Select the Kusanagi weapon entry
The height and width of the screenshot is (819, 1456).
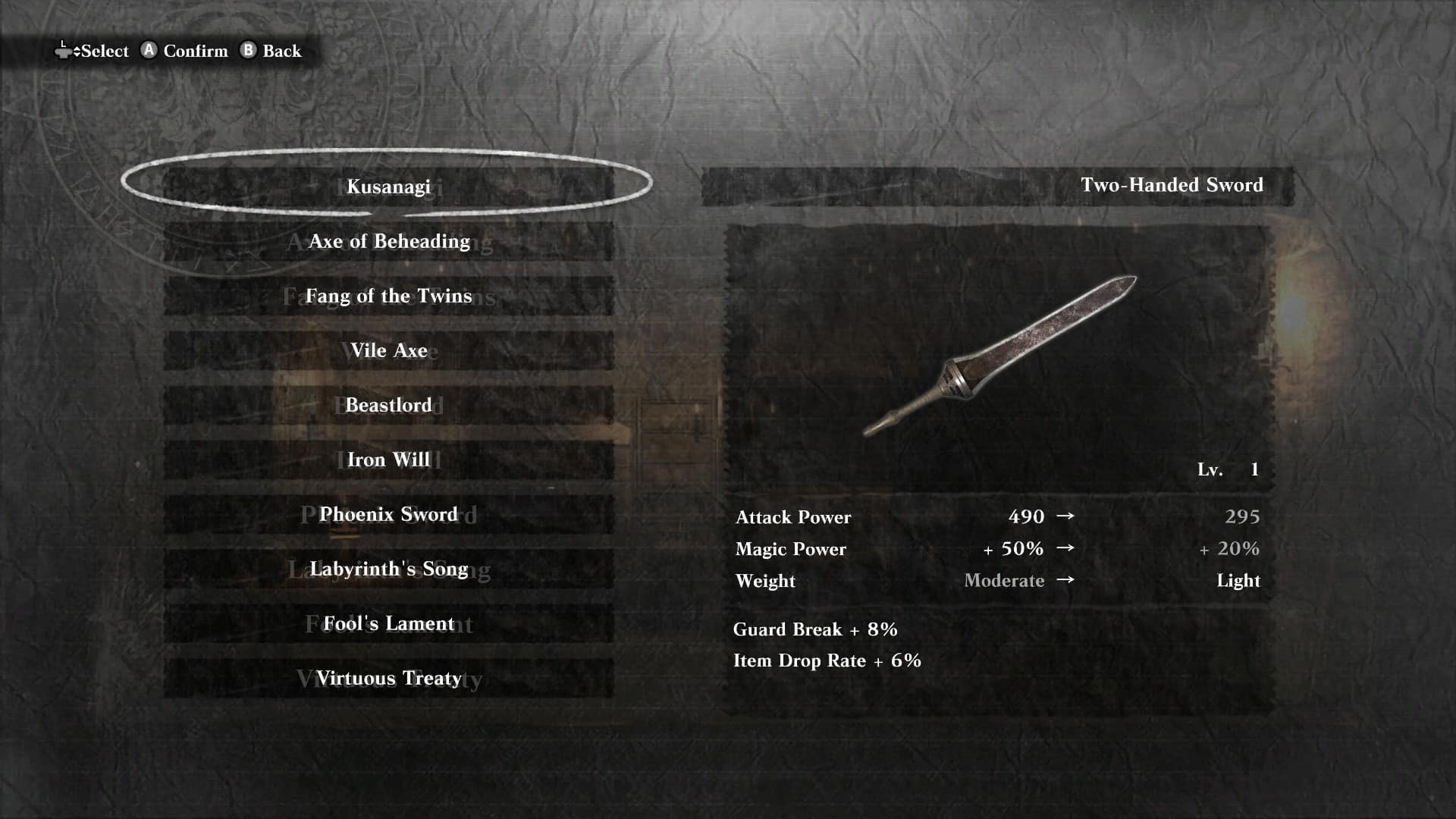(388, 187)
